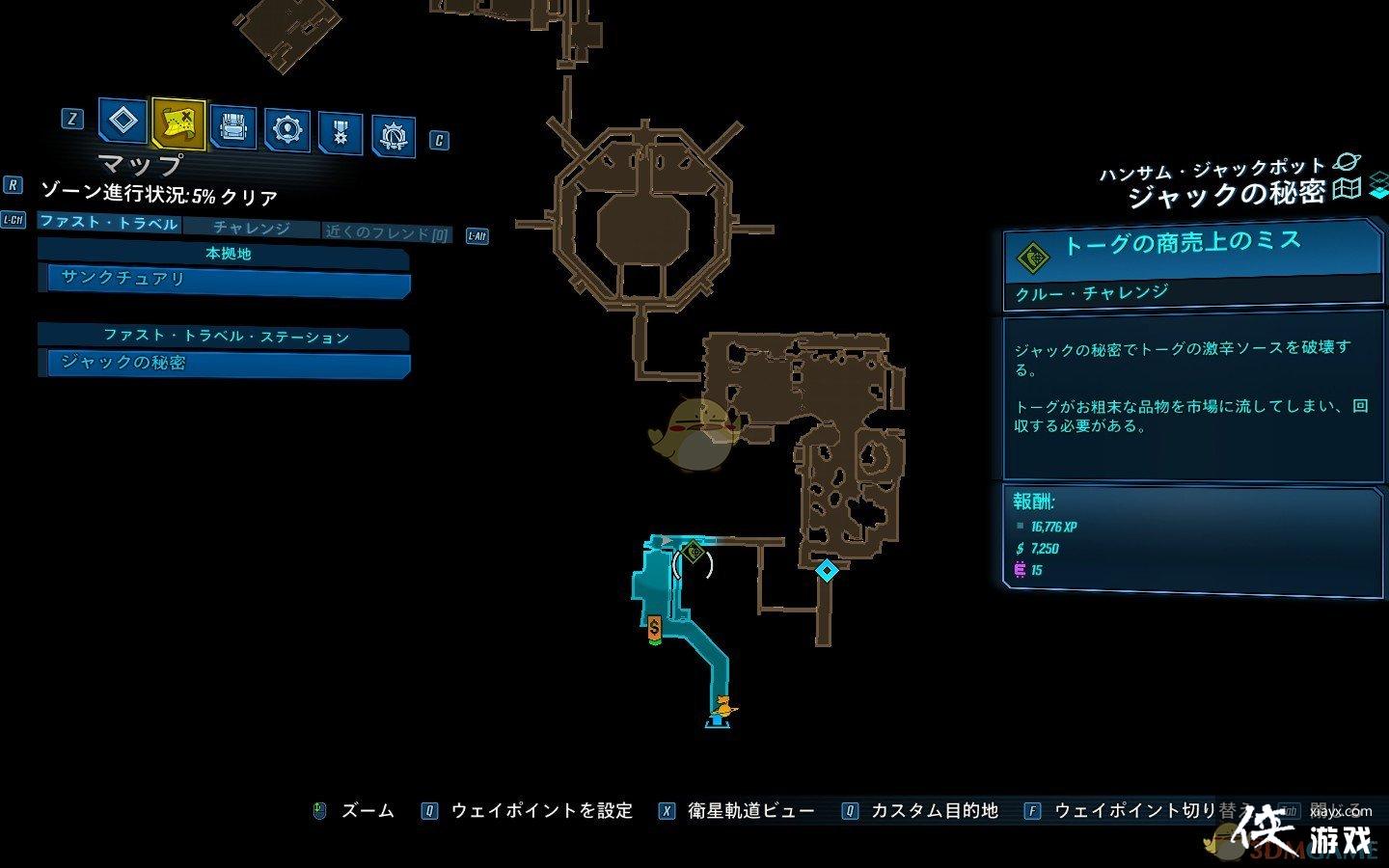Viewport: 1389px width, 868px height.
Task: Select the ジャックの秘密 fast travel station
Action: click(x=224, y=363)
